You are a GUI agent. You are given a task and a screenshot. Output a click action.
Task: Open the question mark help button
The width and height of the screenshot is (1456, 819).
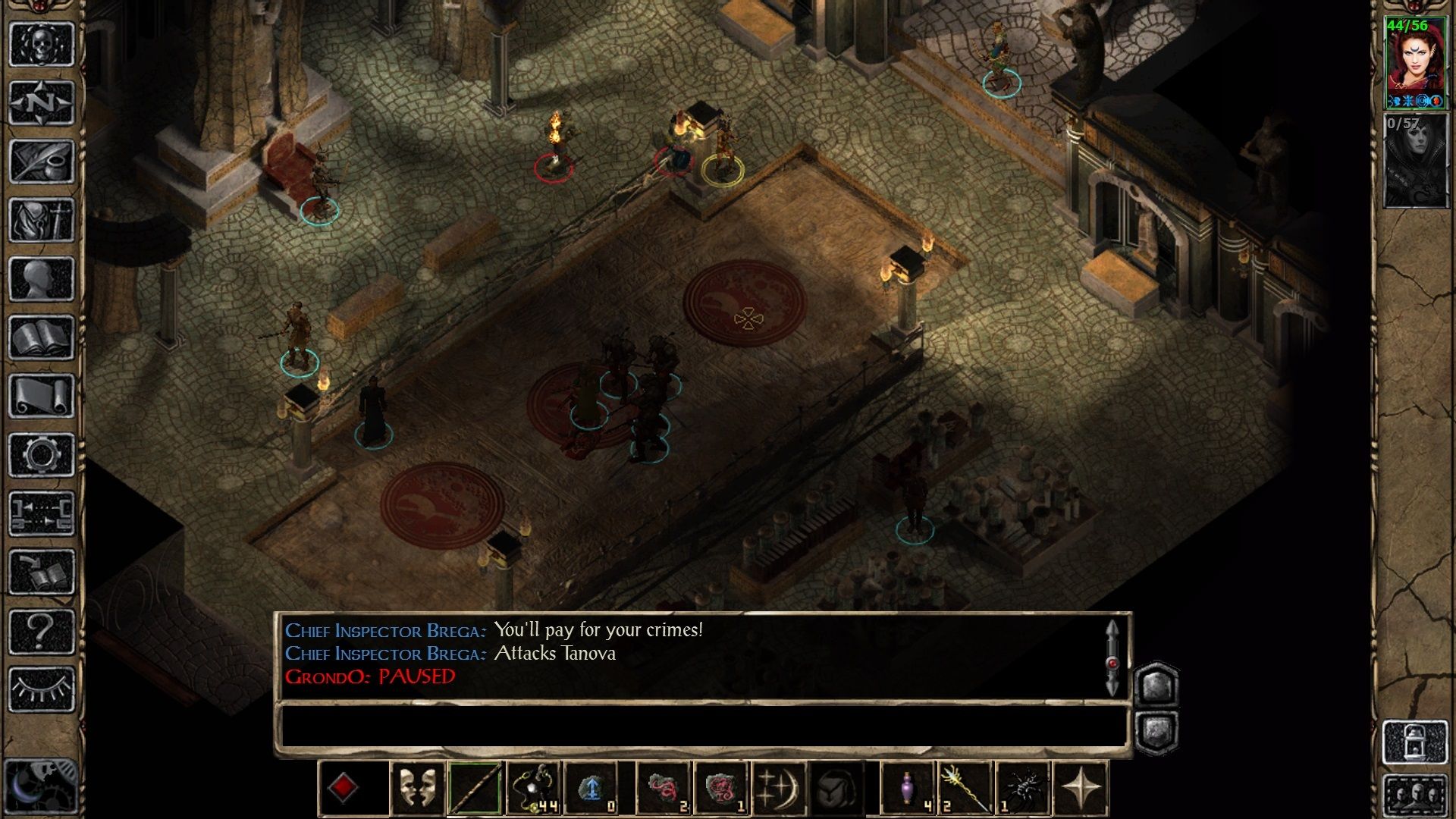(42, 631)
